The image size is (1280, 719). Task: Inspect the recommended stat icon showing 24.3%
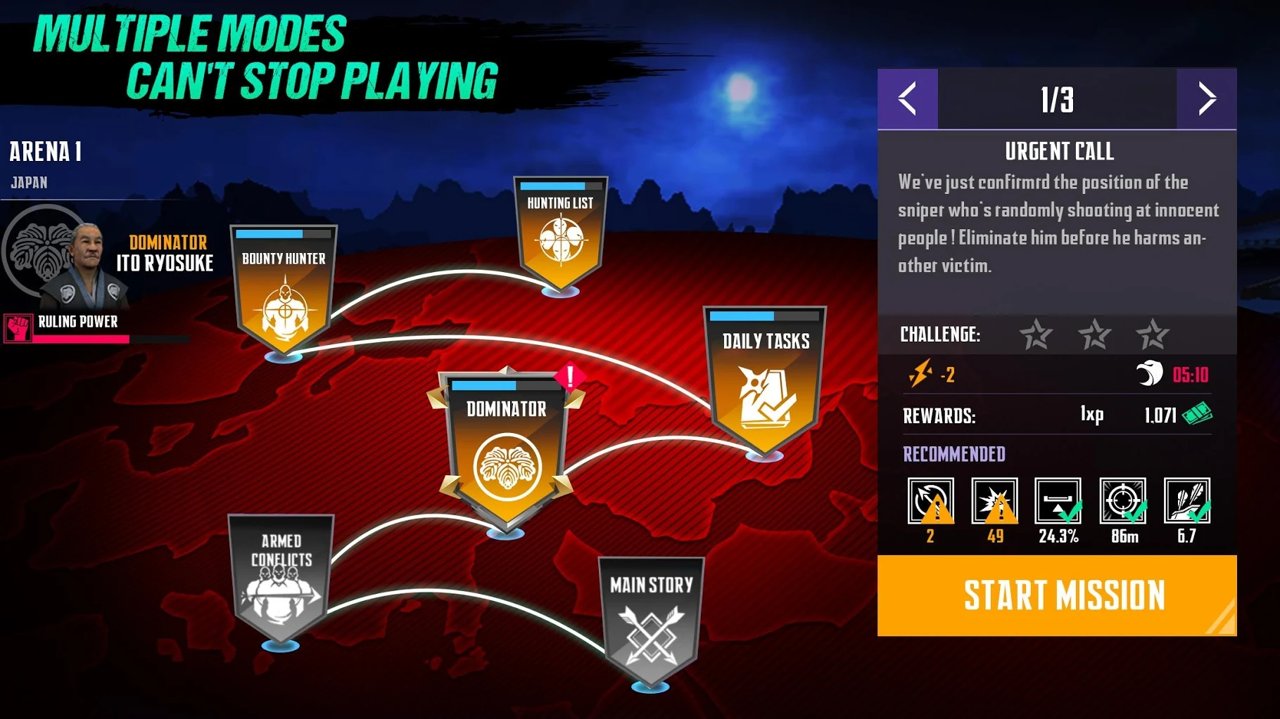1058,501
